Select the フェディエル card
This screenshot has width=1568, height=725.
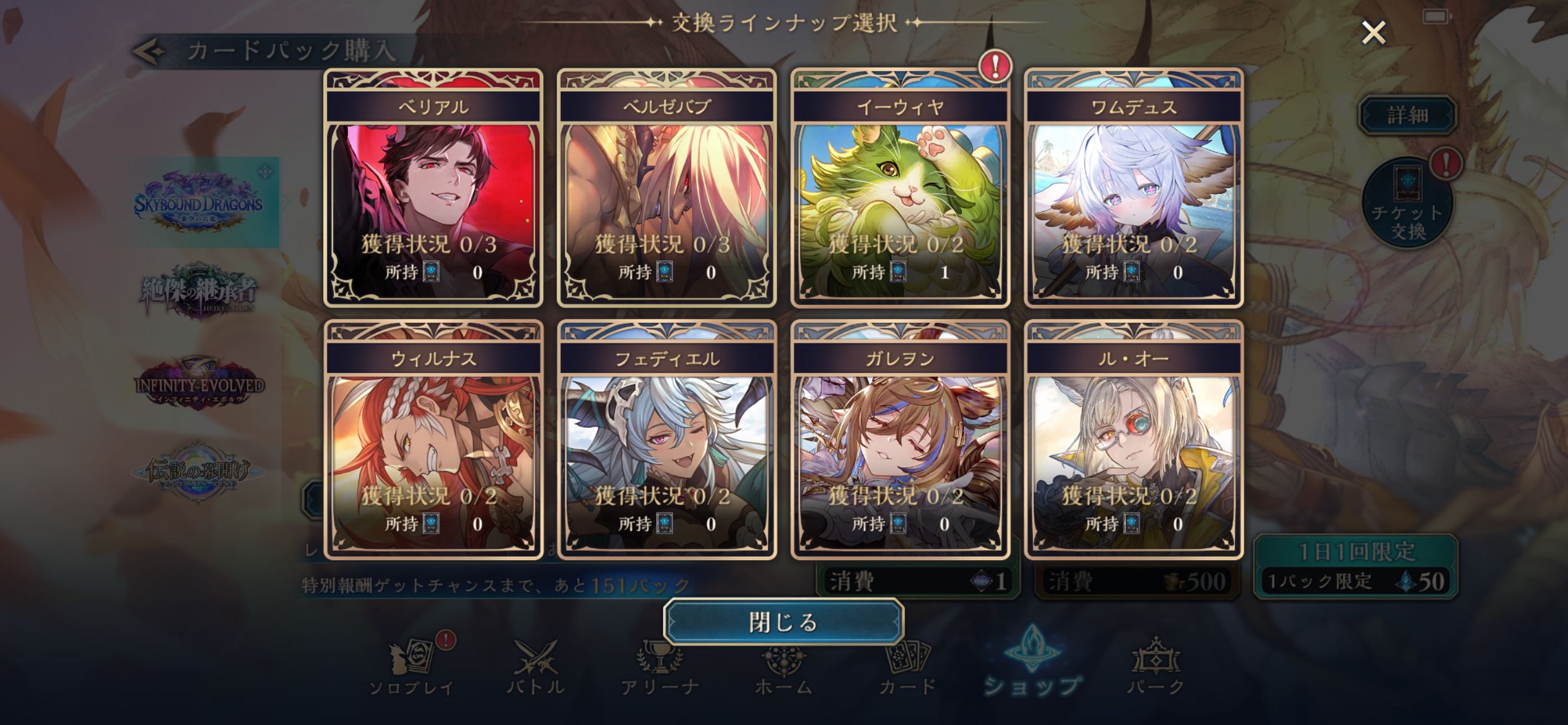click(667, 440)
